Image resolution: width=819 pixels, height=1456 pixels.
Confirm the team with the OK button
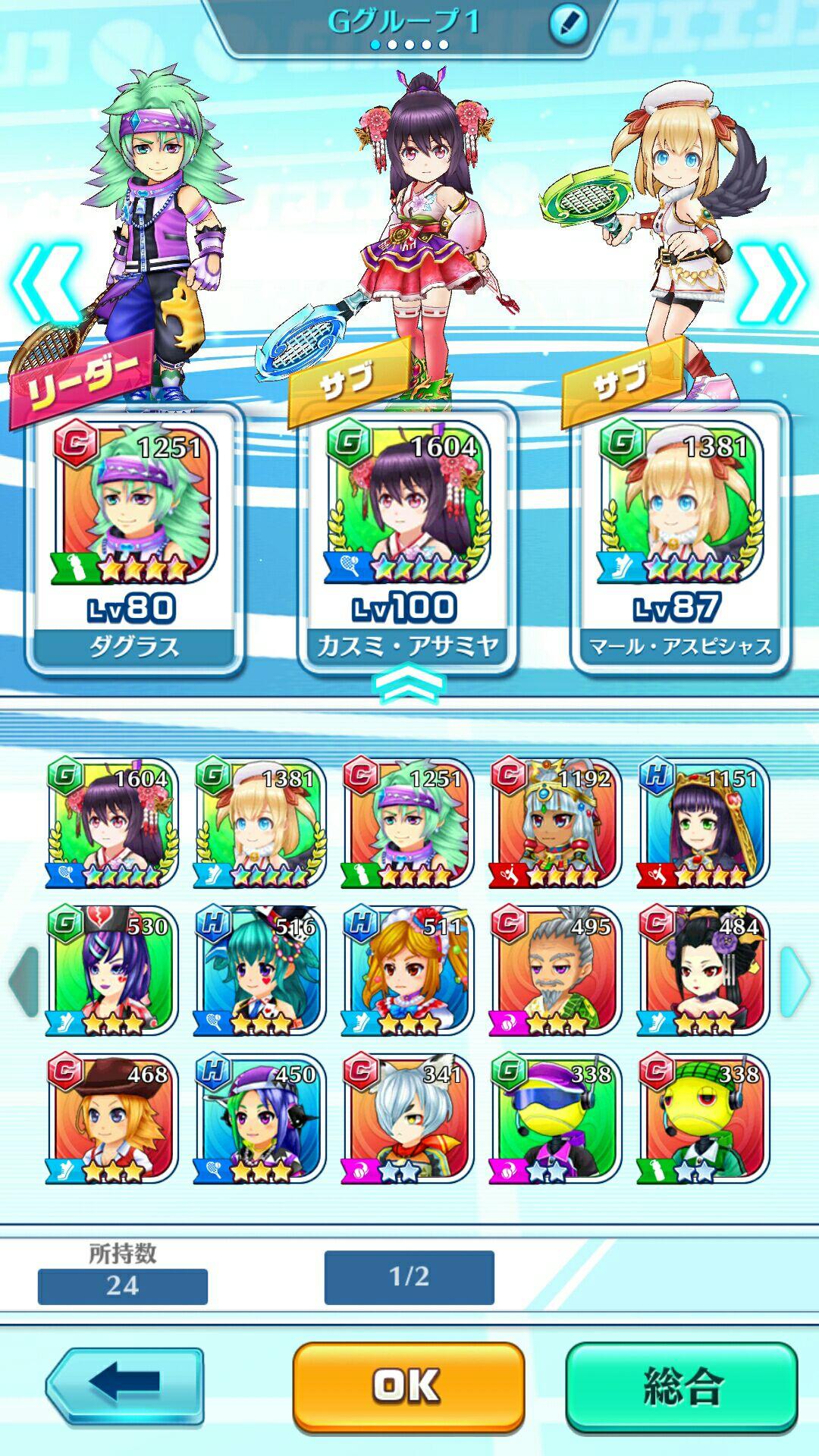[x=408, y=1385]
